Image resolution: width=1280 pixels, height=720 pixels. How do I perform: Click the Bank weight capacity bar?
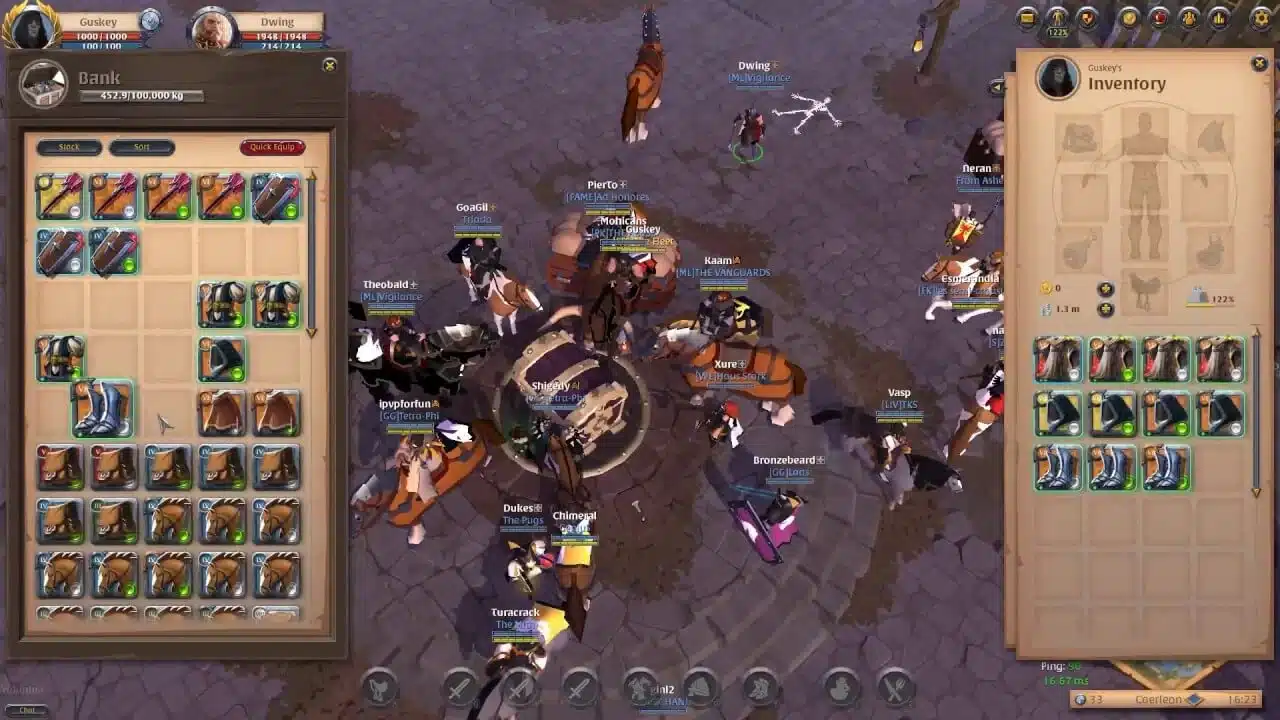(140, 97)
